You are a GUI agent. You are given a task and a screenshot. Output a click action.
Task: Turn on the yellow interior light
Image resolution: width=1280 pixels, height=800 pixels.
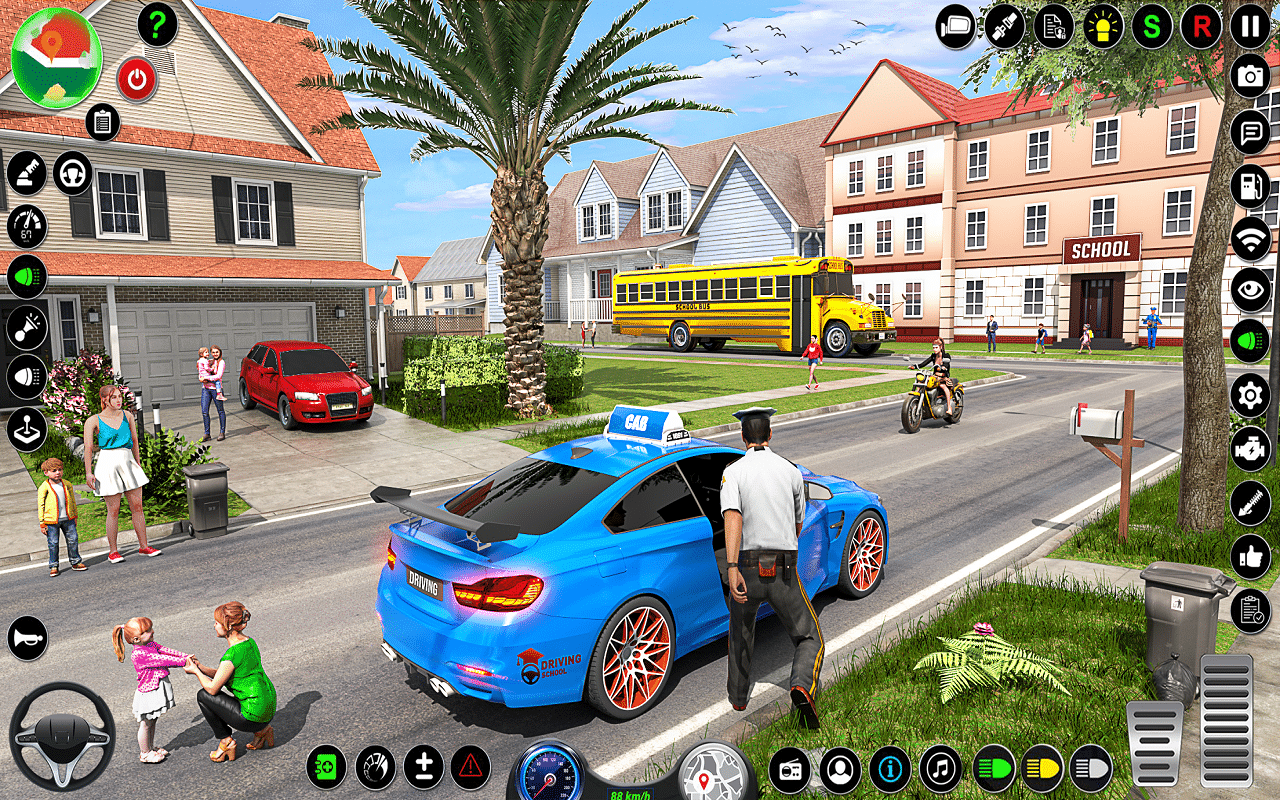pos(1103,26)
